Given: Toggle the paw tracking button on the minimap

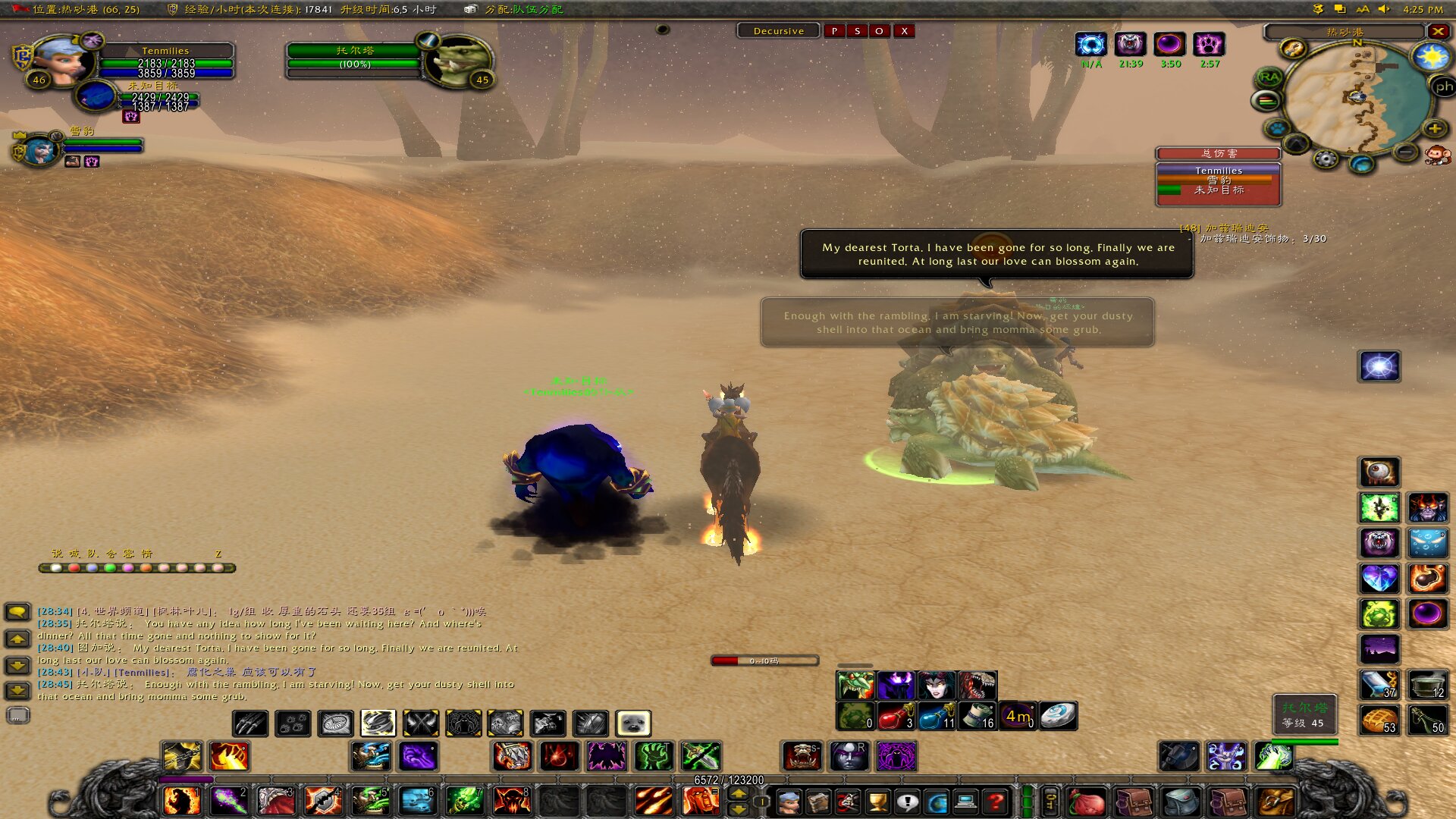Looking at the screenshot, I should coord(1277,129).
